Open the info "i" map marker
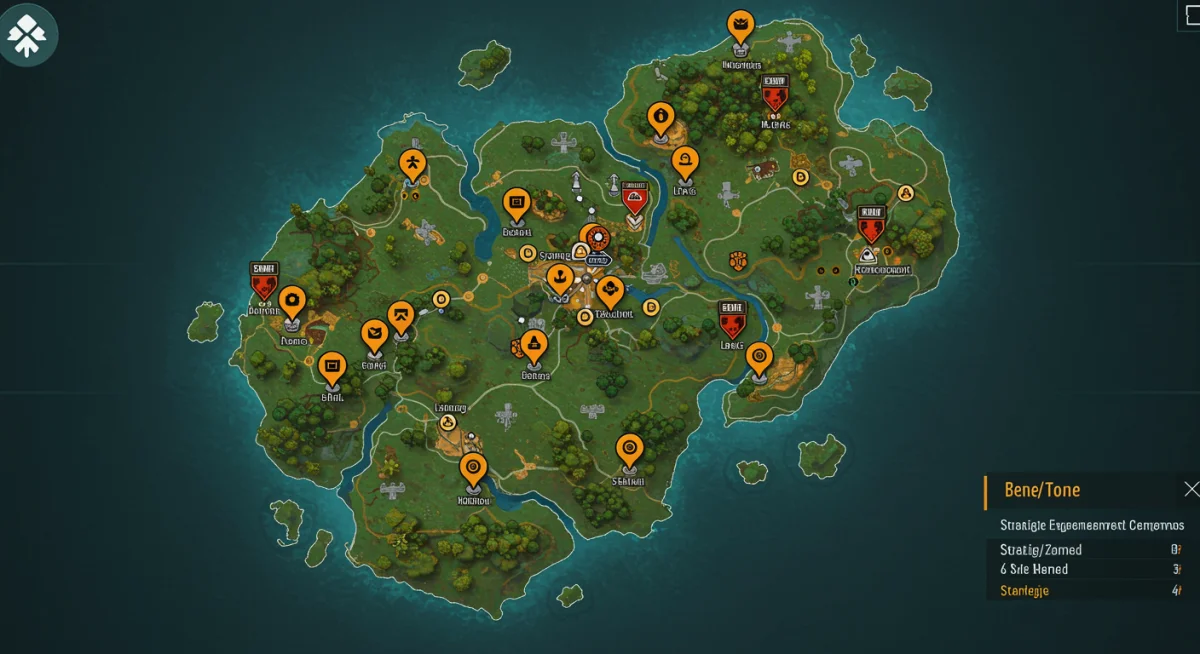The height and width of the screenshot is (654, 1200). coord(659,117)
